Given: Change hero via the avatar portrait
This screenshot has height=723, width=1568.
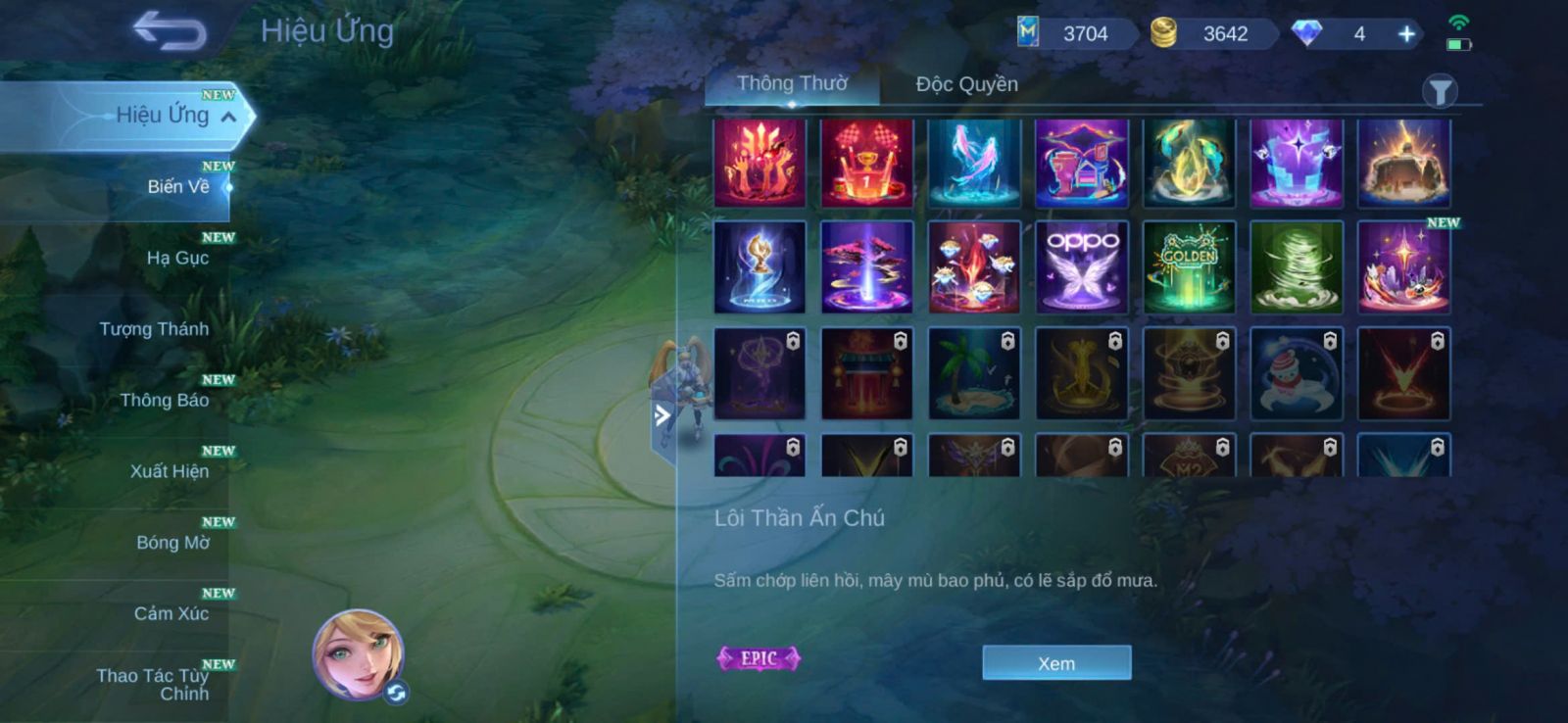Looking at the screenshot, I should click(358, 654).
